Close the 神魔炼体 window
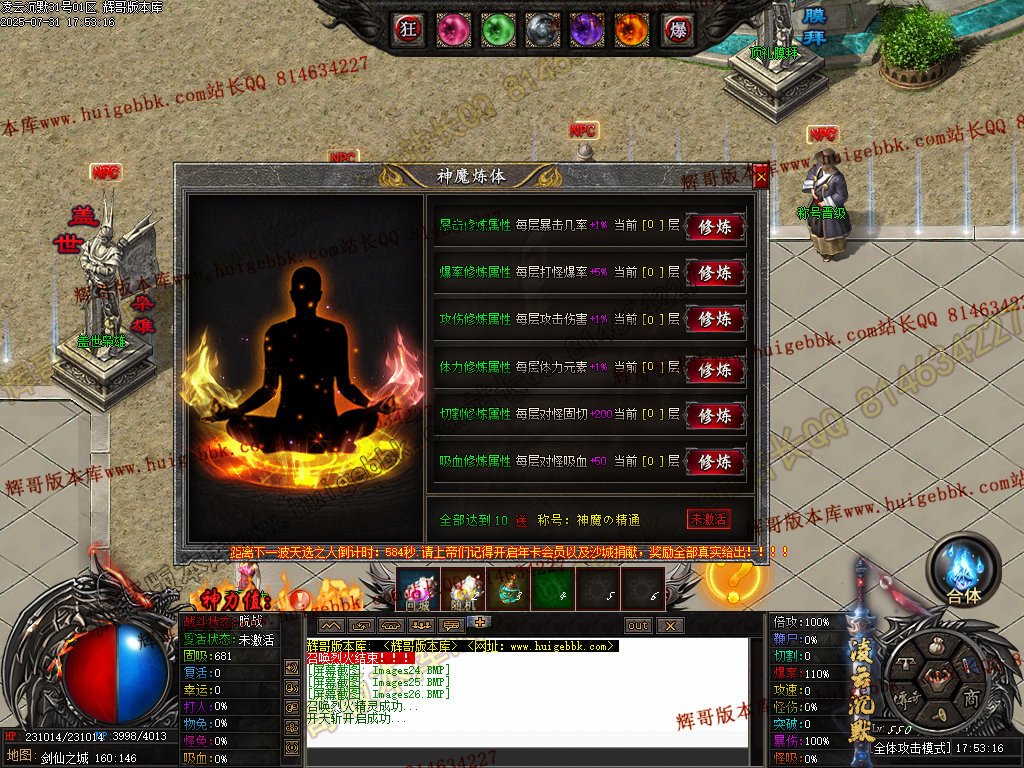The image size is (1024, 768). (x=761, y=178)
